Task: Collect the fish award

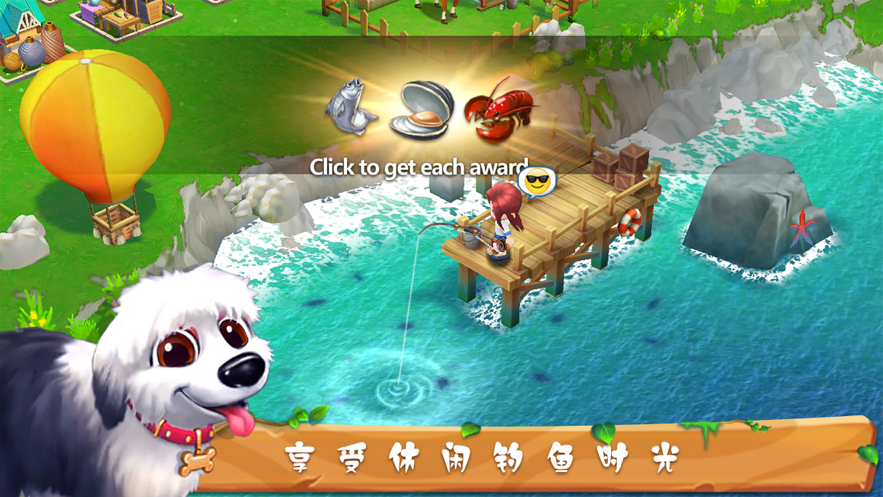Action: [x=352, y=107]
